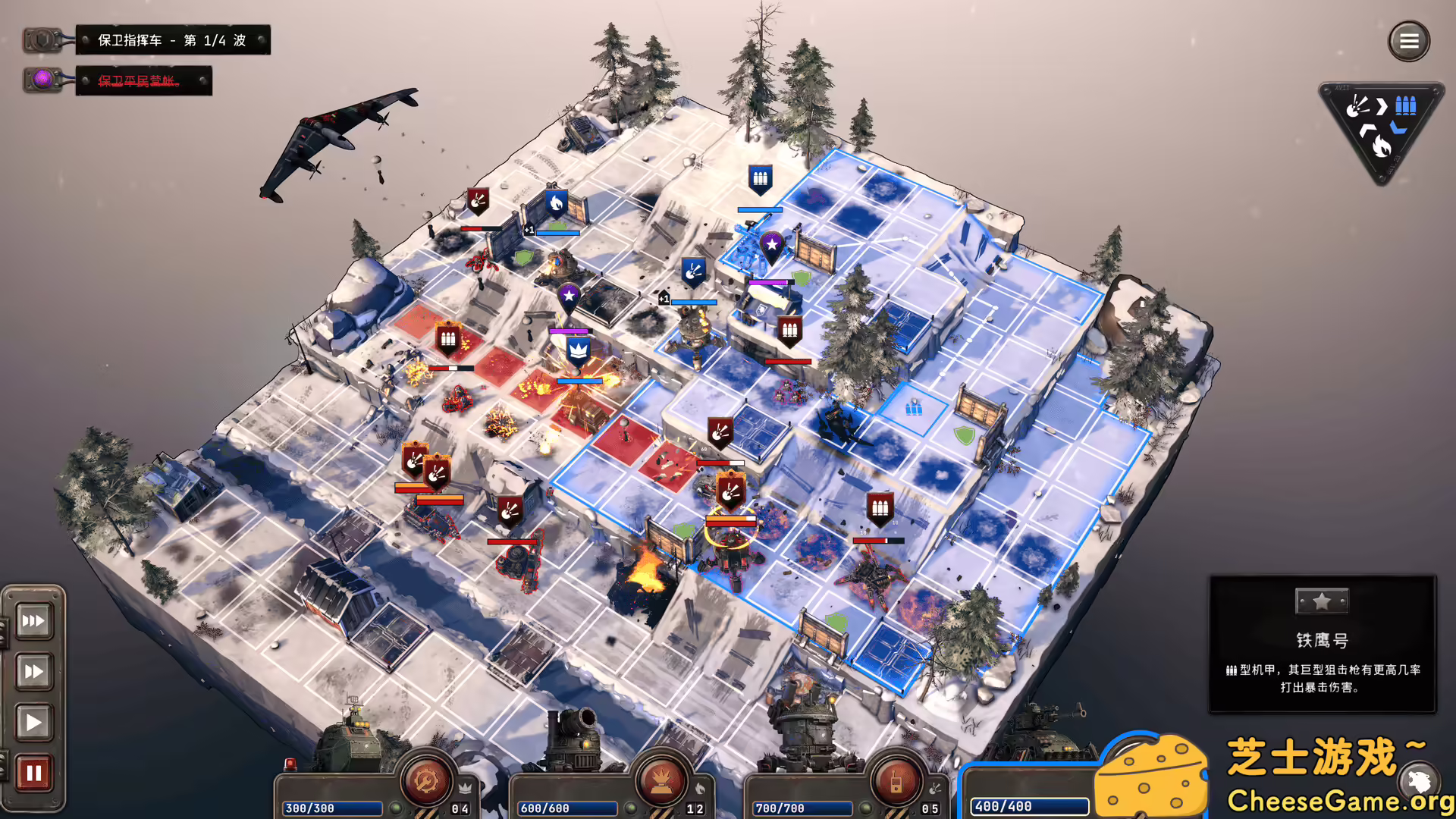Select the blue crown-marked commander unit

point(579,351)
